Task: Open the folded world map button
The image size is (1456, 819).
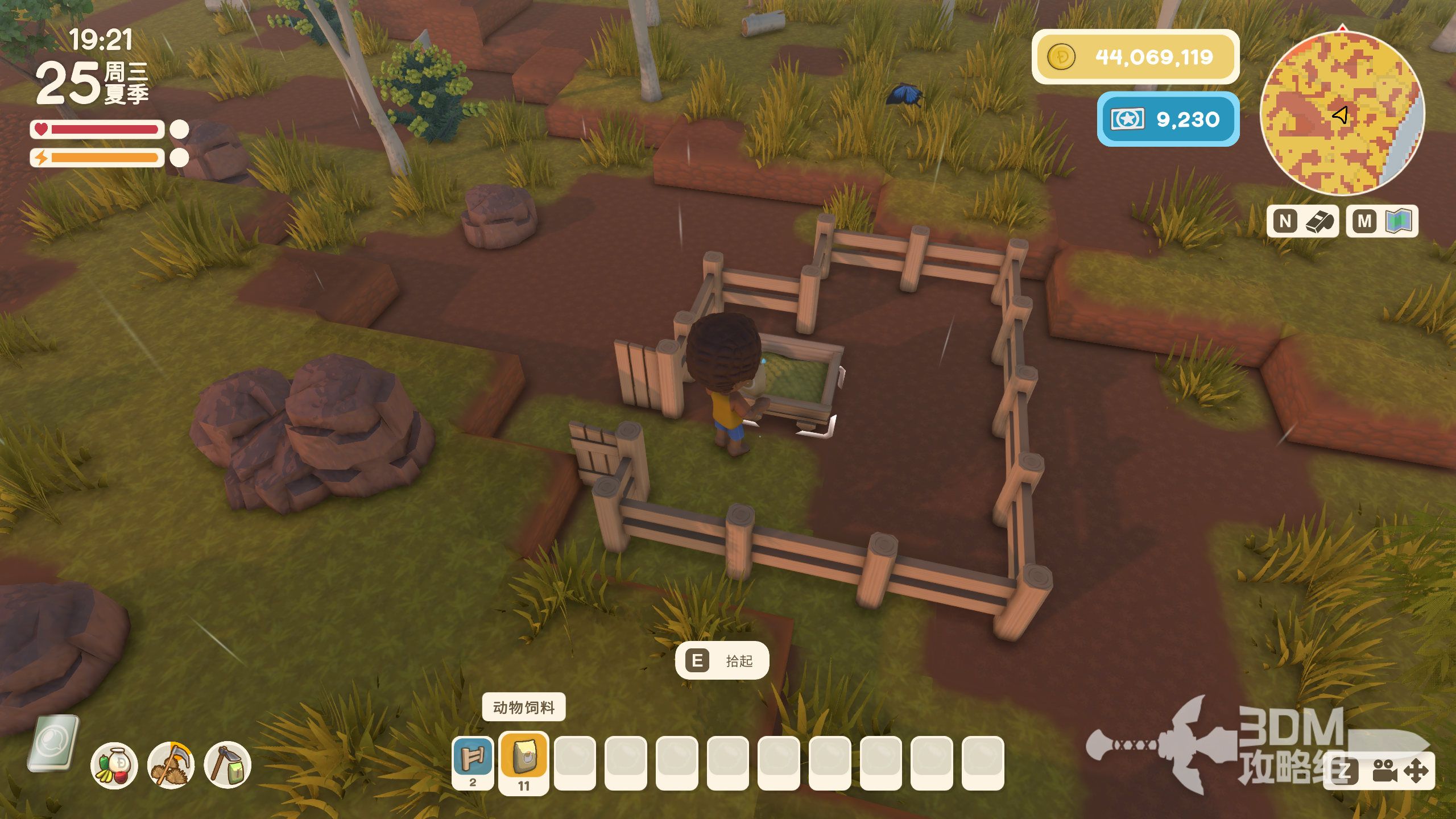Action: 1382,221
